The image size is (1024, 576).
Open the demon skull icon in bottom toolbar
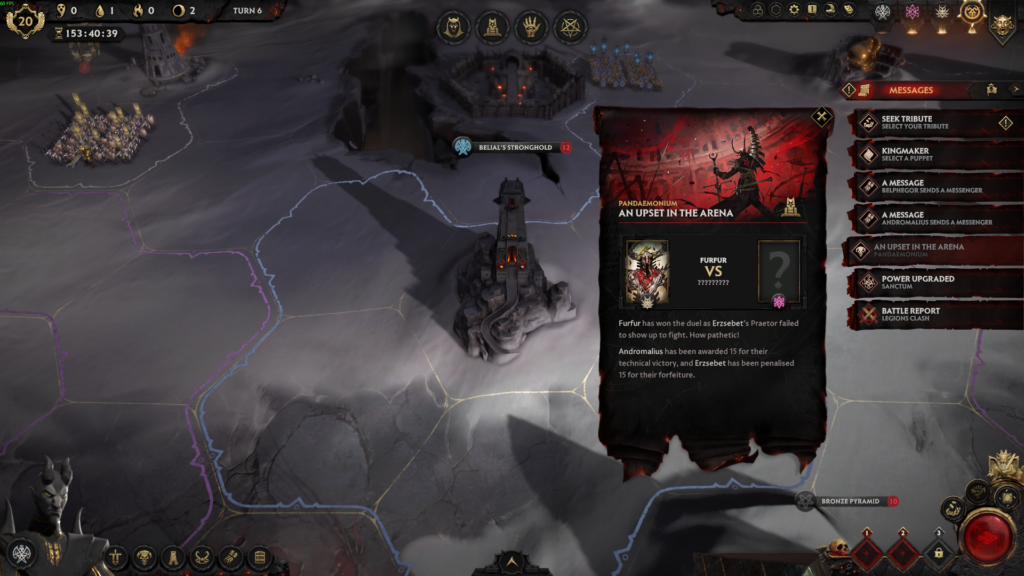click(145, 557)
